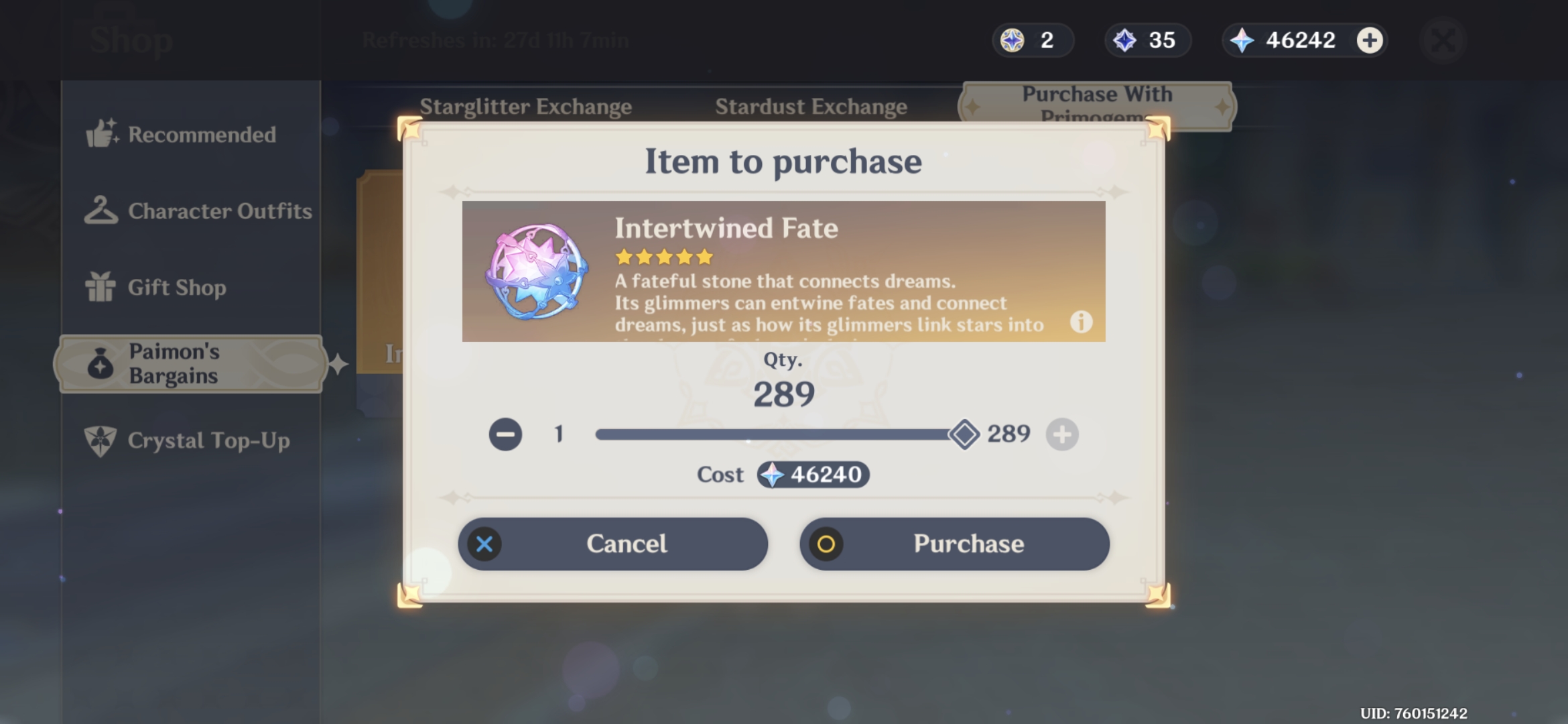The width and height of the screenshot is (1568, 724).
Task: Open Character Outfits from the sidebar
Action: coord(100,210)
